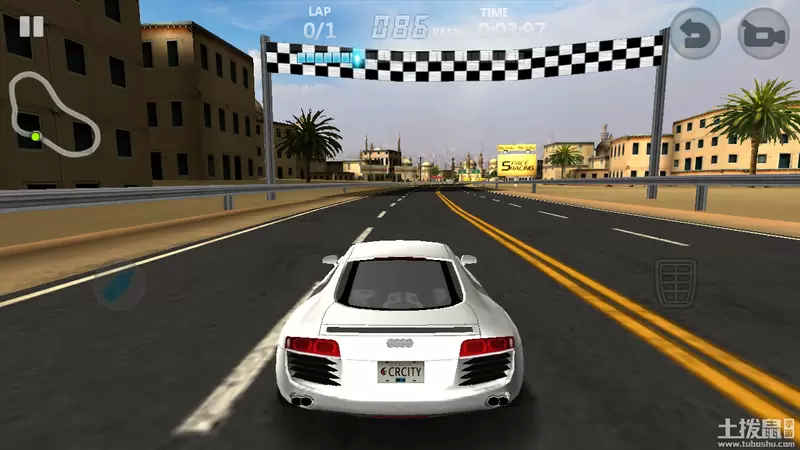Tap the curved-arrow reset car button
Viewport: 800px width, 450px height.
[x=694, y=33]
